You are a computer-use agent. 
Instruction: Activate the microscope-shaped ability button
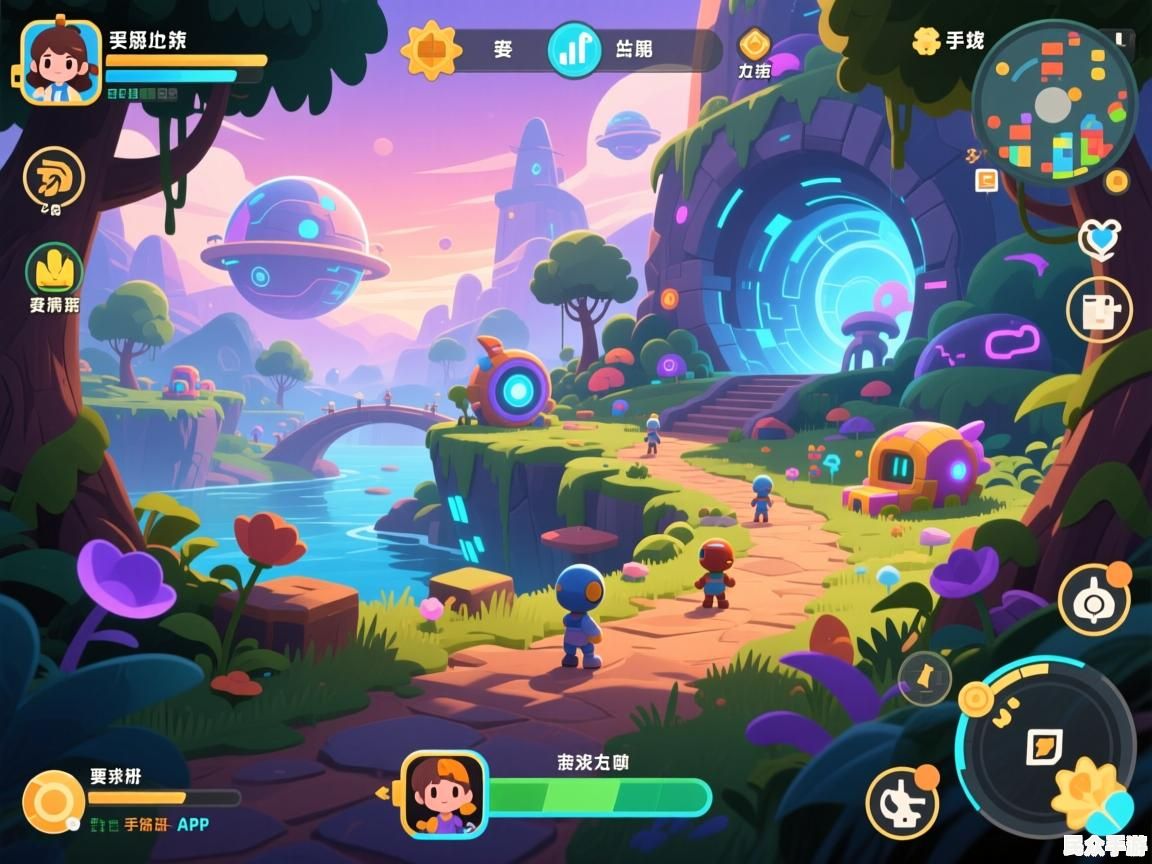pyautogui.click(x=902, y=803)
